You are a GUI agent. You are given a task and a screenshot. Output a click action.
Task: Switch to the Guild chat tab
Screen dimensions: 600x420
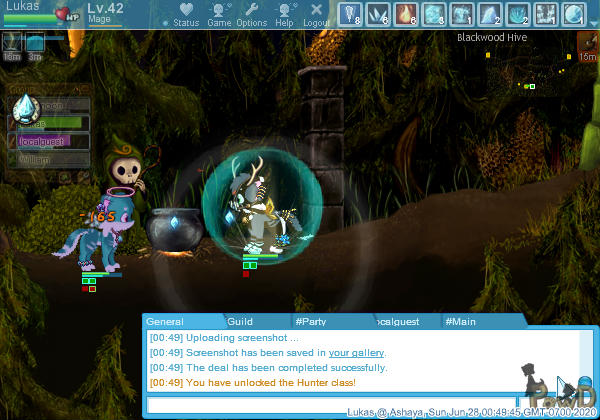click(x=240, y=321)
